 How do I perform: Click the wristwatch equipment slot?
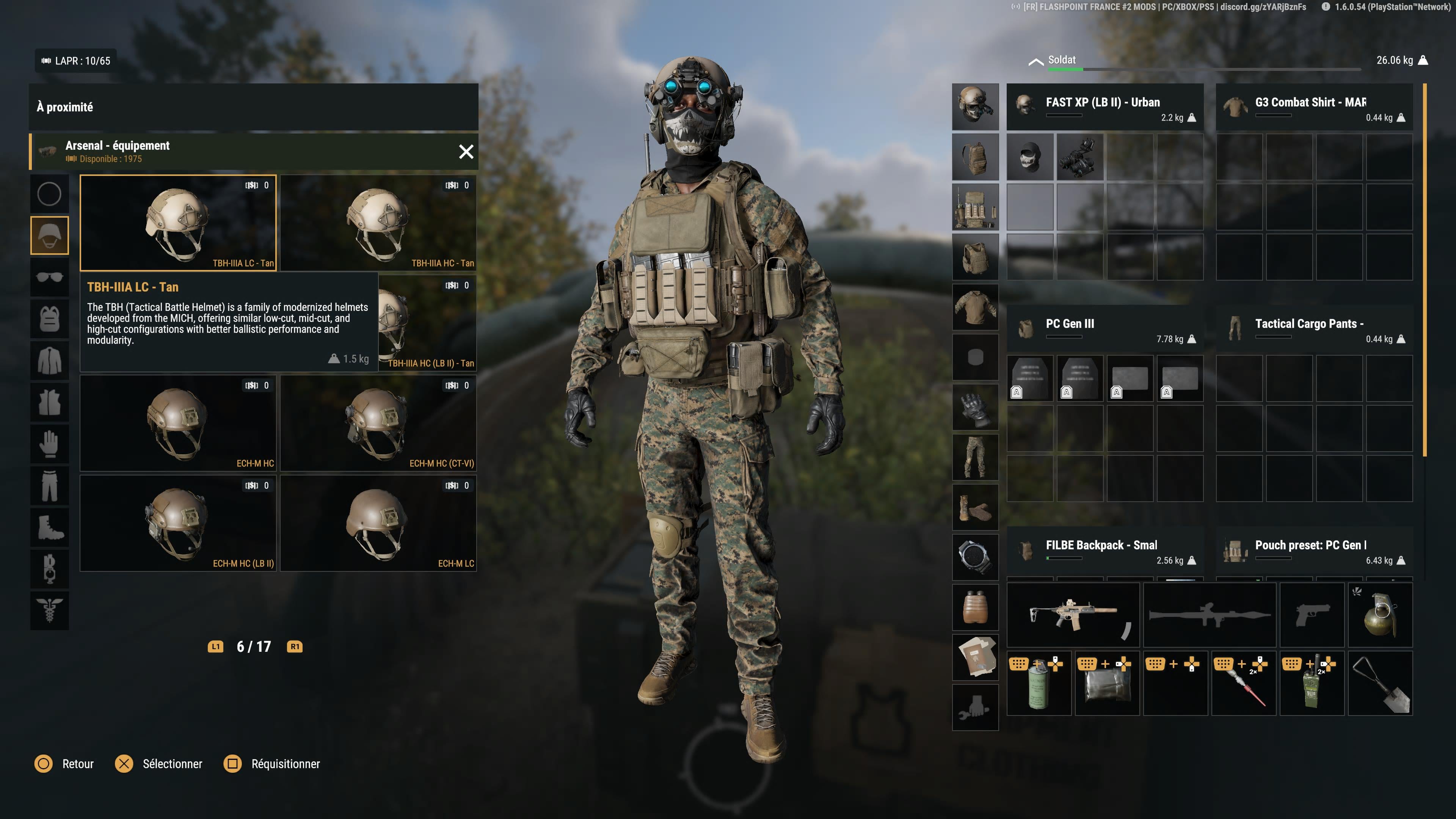click(x=975, y=557)
